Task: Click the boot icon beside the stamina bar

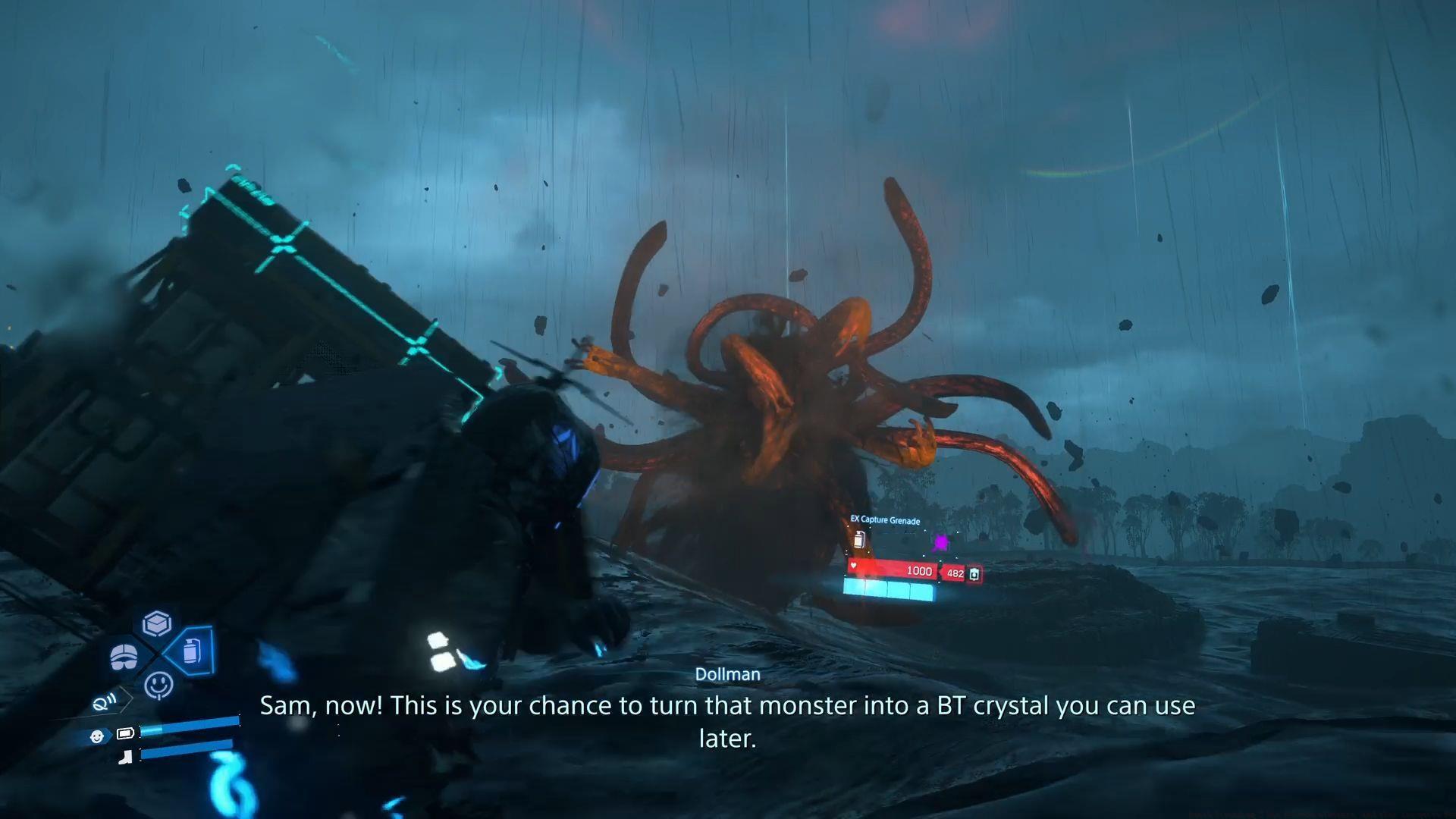Action: pyautogui.click(x=126, y=755)
